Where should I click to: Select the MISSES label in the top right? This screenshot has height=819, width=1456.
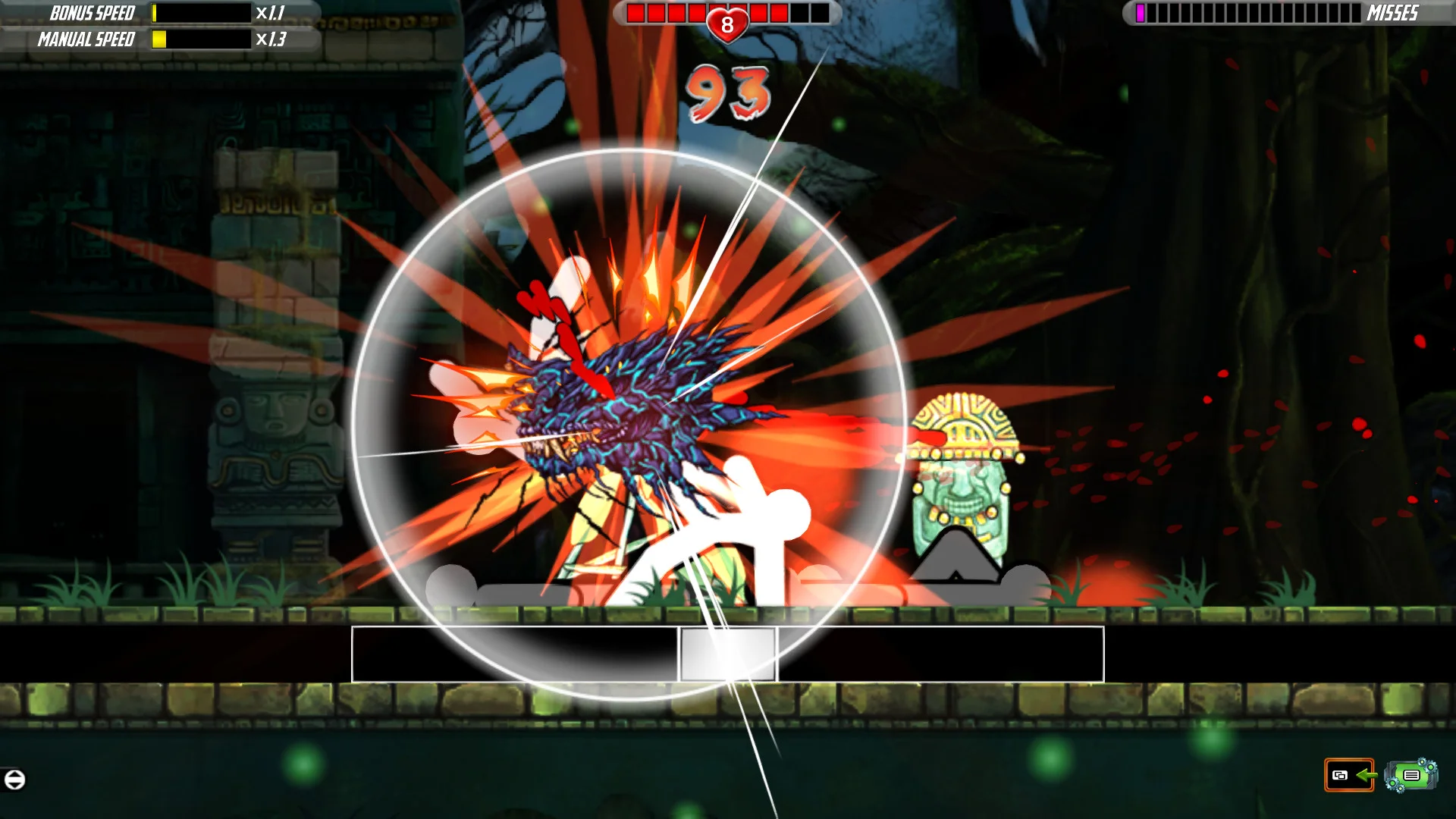coord(1393,13)
